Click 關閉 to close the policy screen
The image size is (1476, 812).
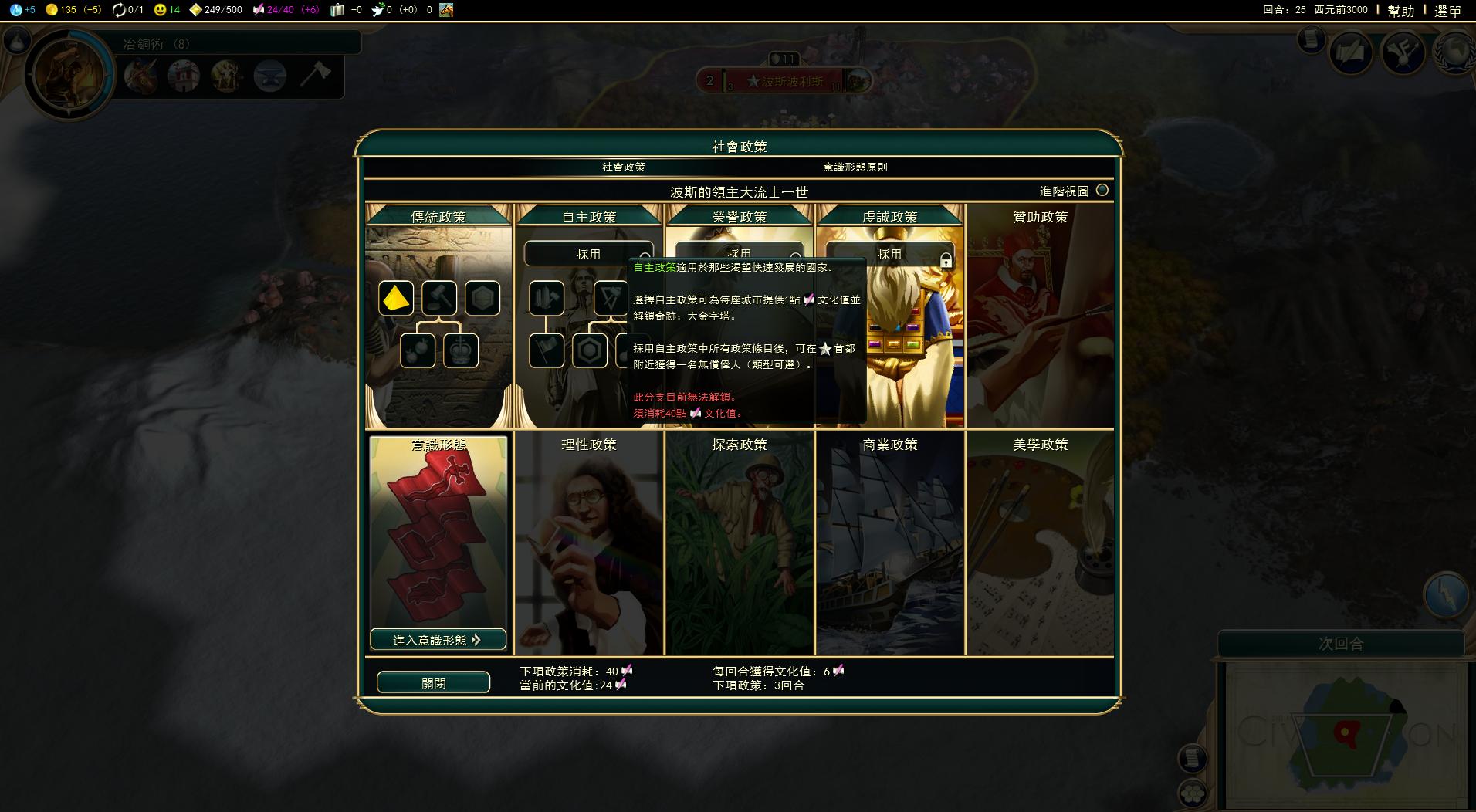(x=433, y=682)
